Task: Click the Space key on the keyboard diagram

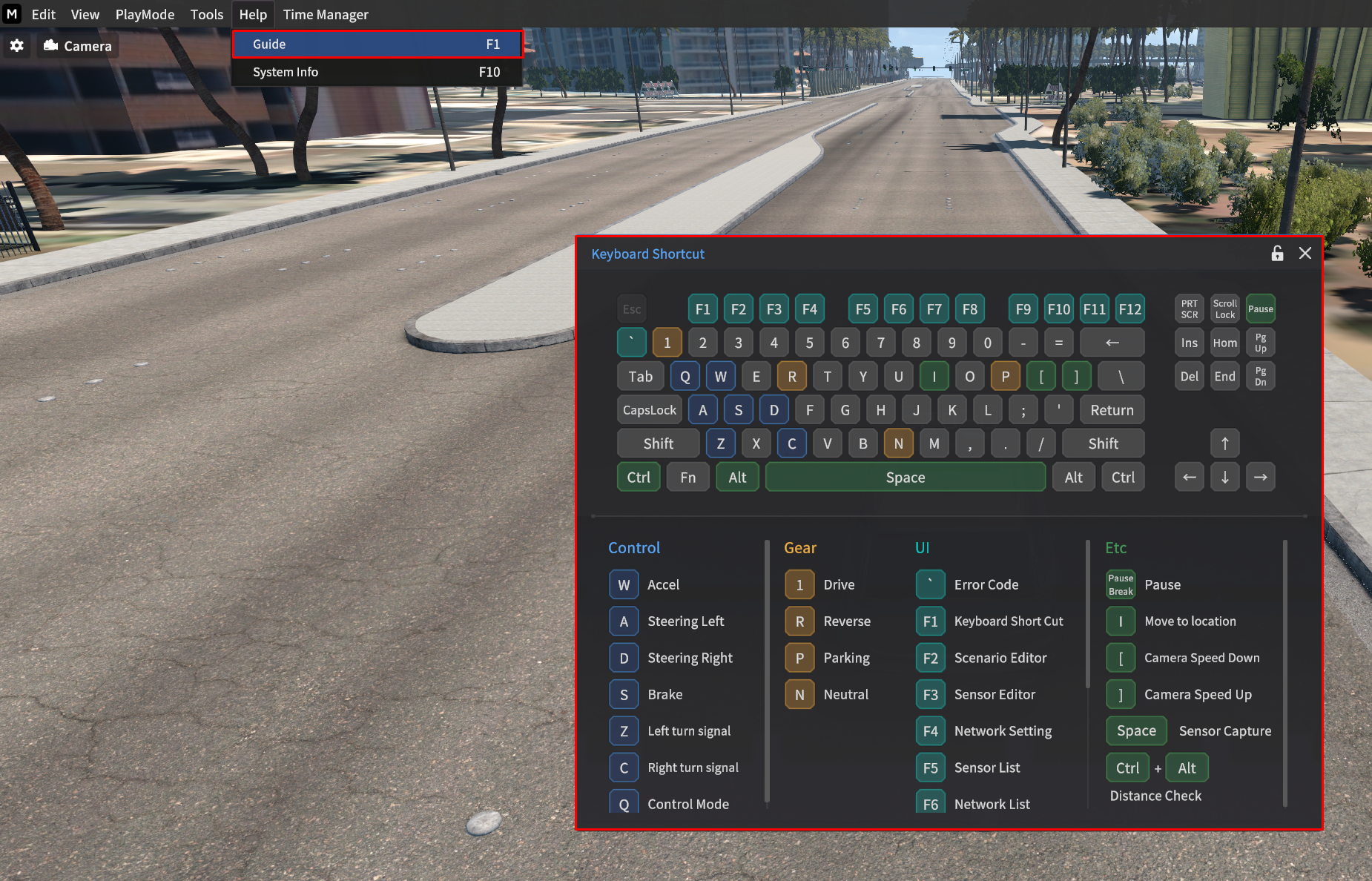Action: pos(905,478)
